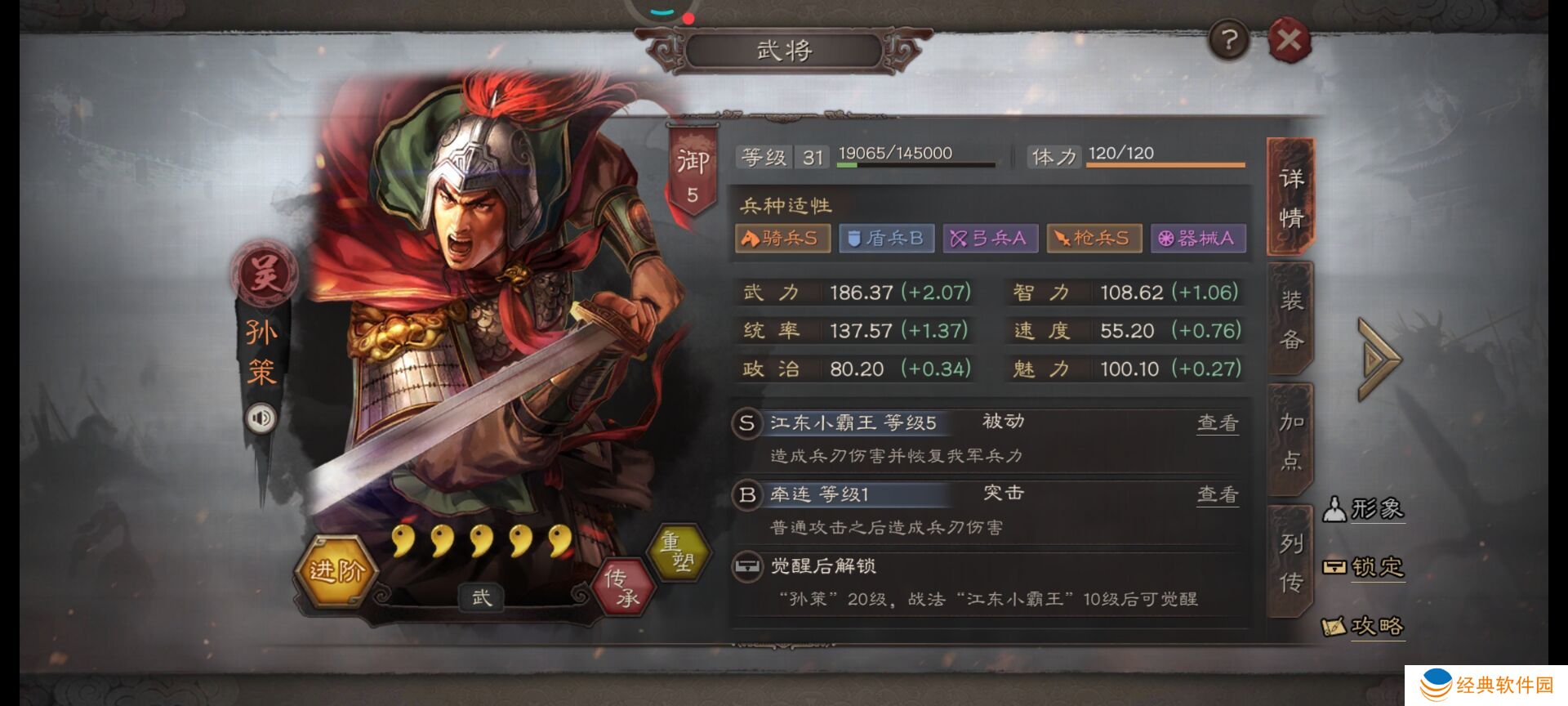This screenshot has width=1568, height=706.
Task: Click the 枪兵S spearman adaptability toggle
Action: click(1093, 238)
